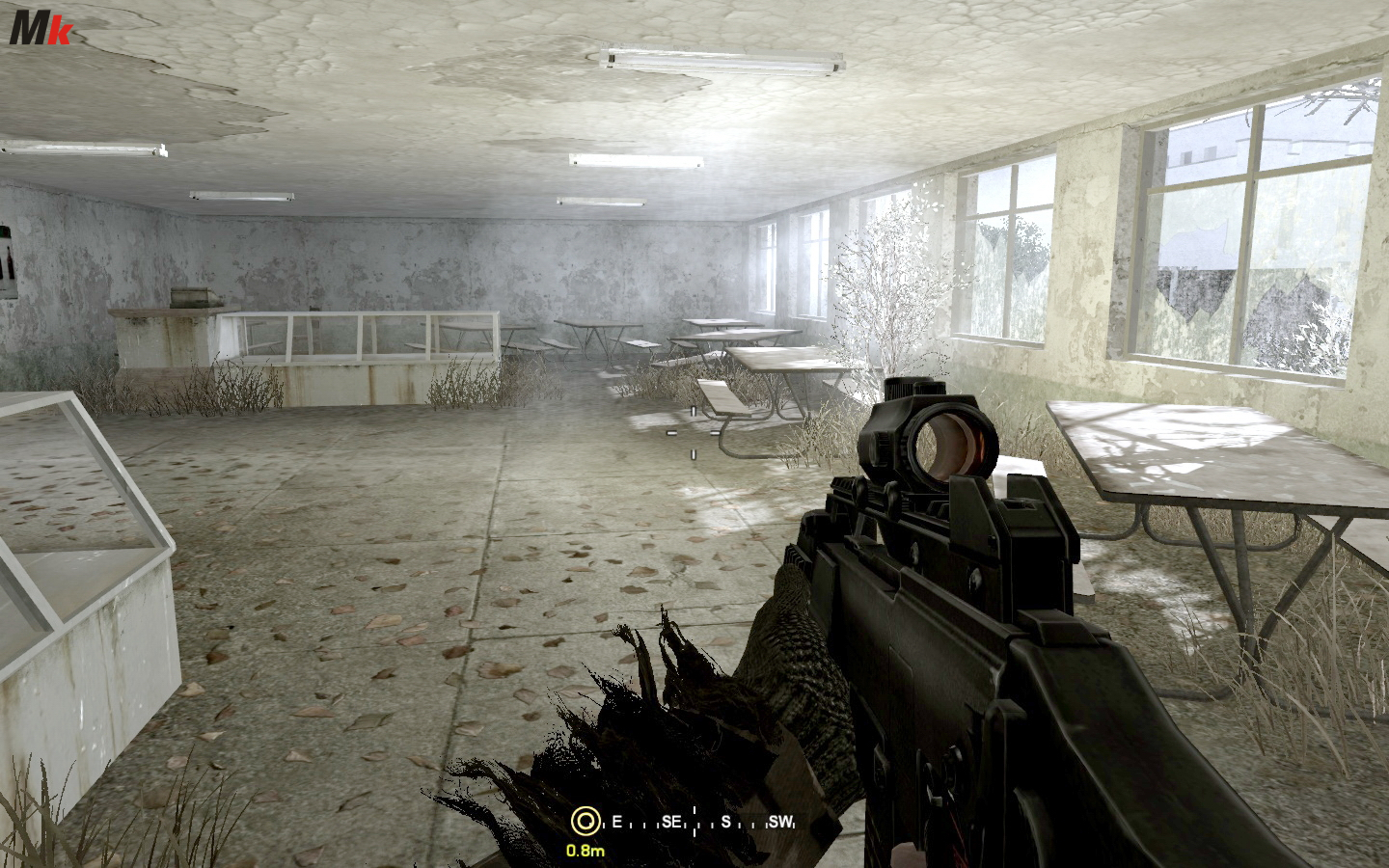1389x868 pixels.
Task: Click the Mk logo watermark
Action: point(41,31)
